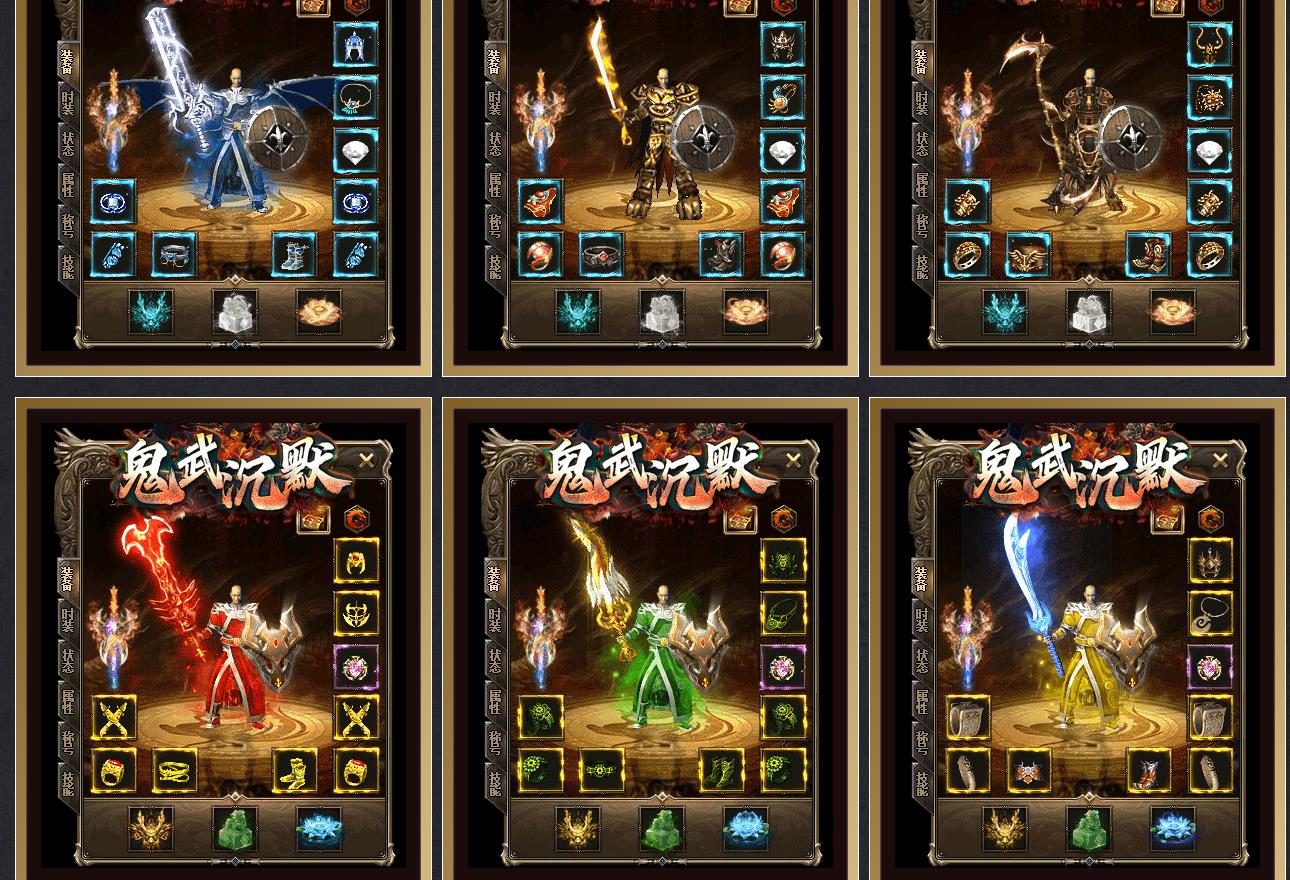Viewport: 1290px width, 880px height.
Task: Select the green boots slot in the green-robed panel
Action: pyautogui.click(x=722, y=771)
